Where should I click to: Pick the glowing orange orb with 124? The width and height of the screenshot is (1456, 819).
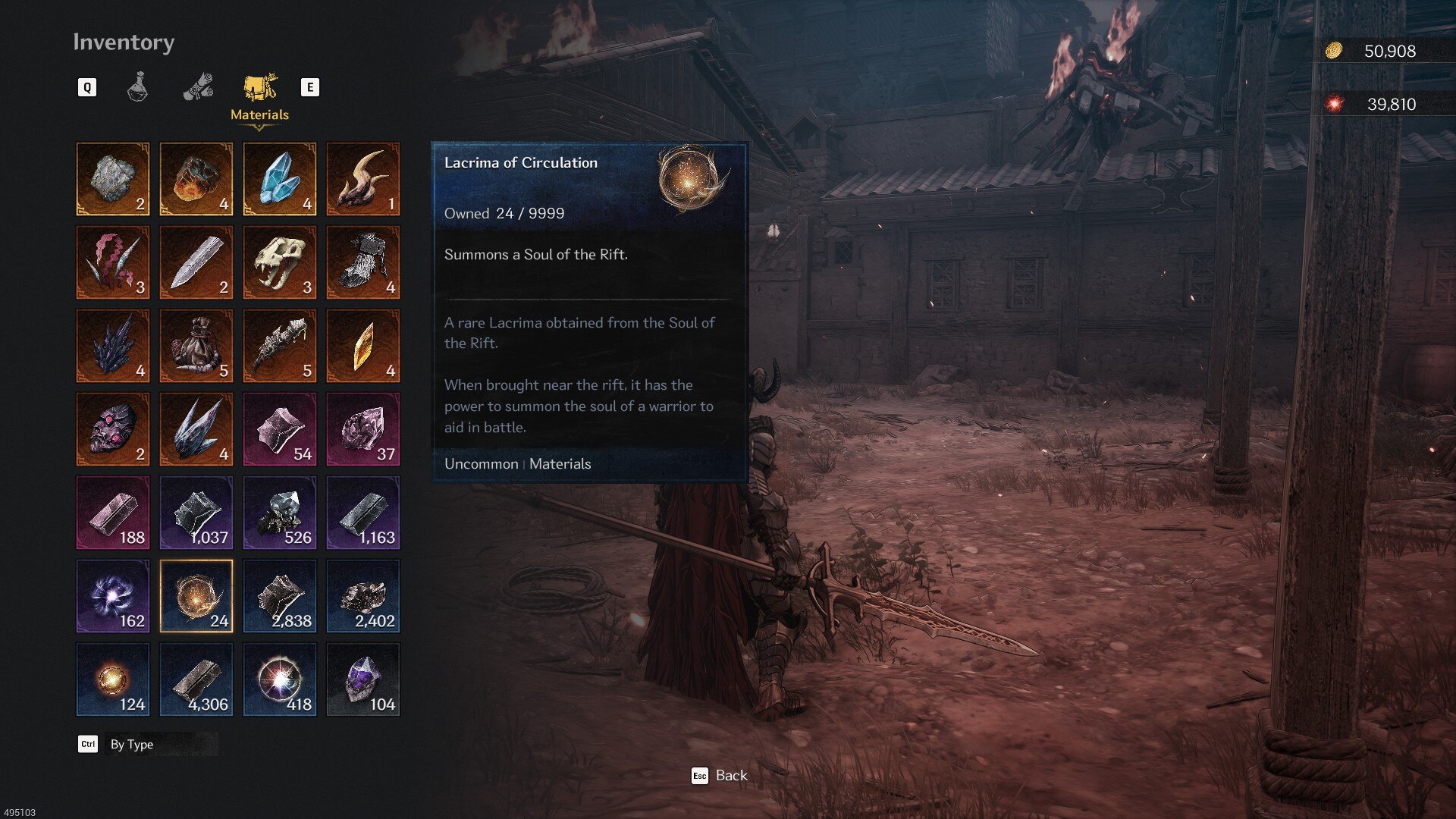(113, 679)
